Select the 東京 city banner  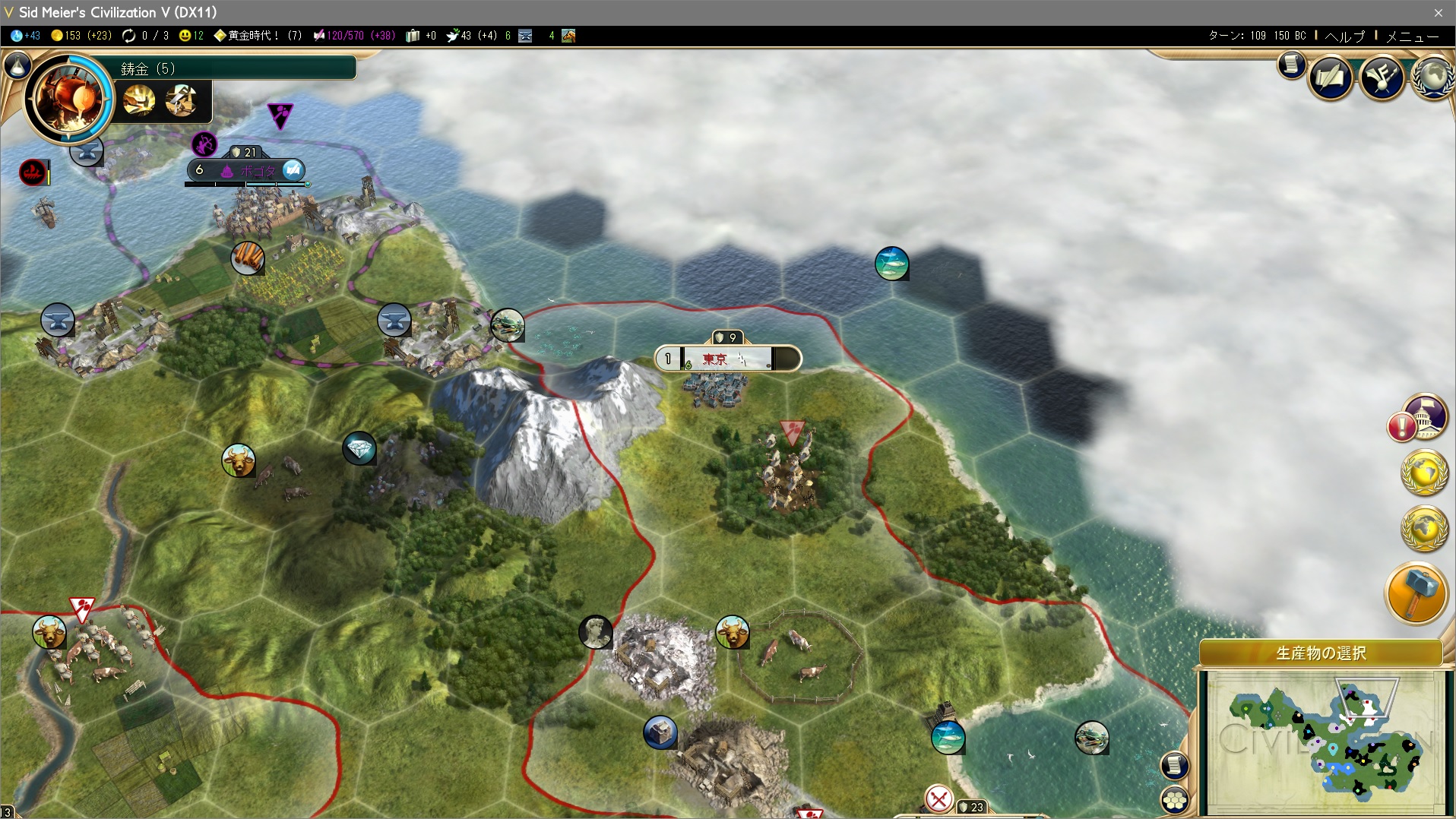tap(727, 359)
